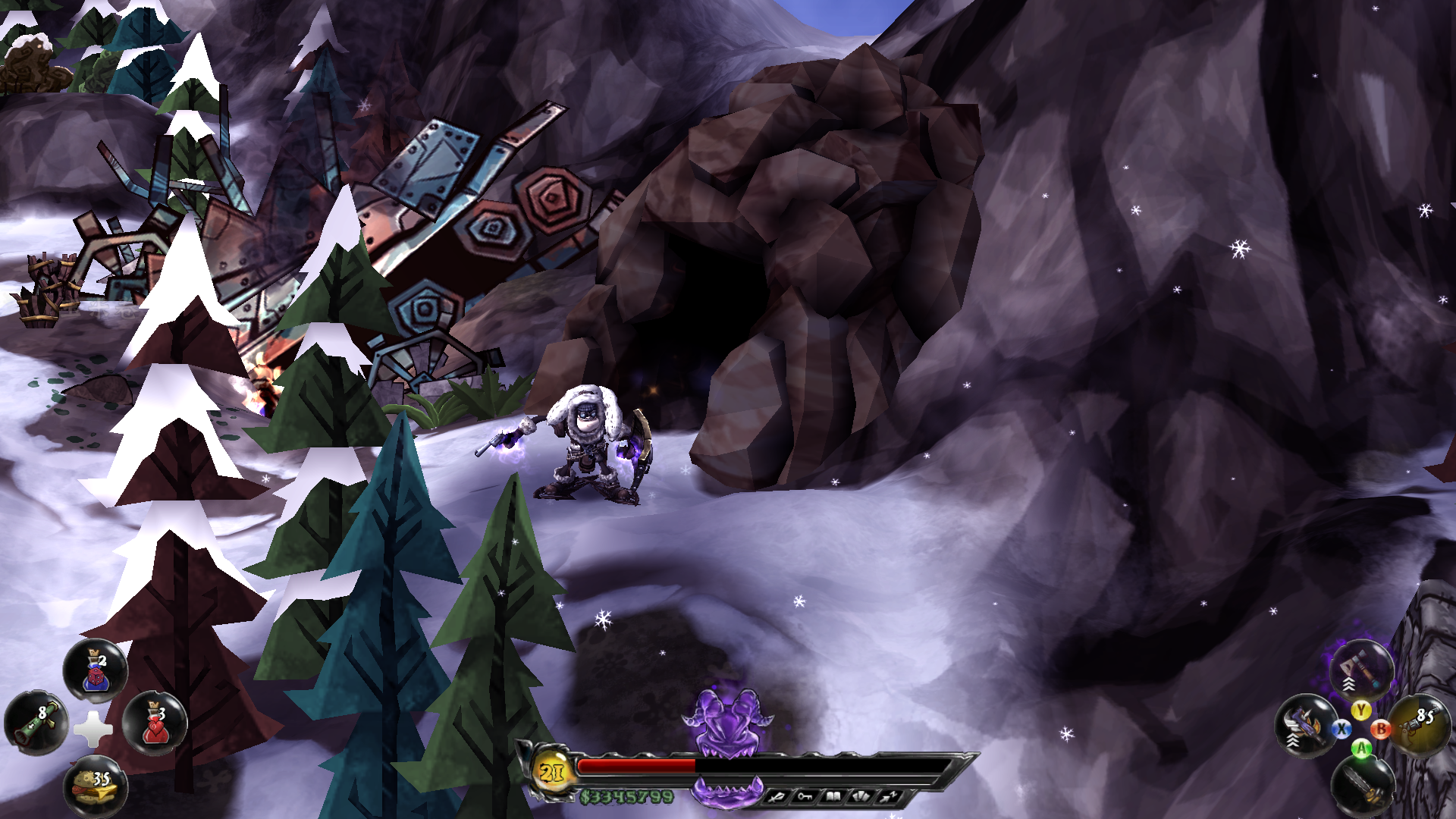Trigger the flaming winged weapon skill
This screenshot has height=819, width=1456.
click(1305, 726)
